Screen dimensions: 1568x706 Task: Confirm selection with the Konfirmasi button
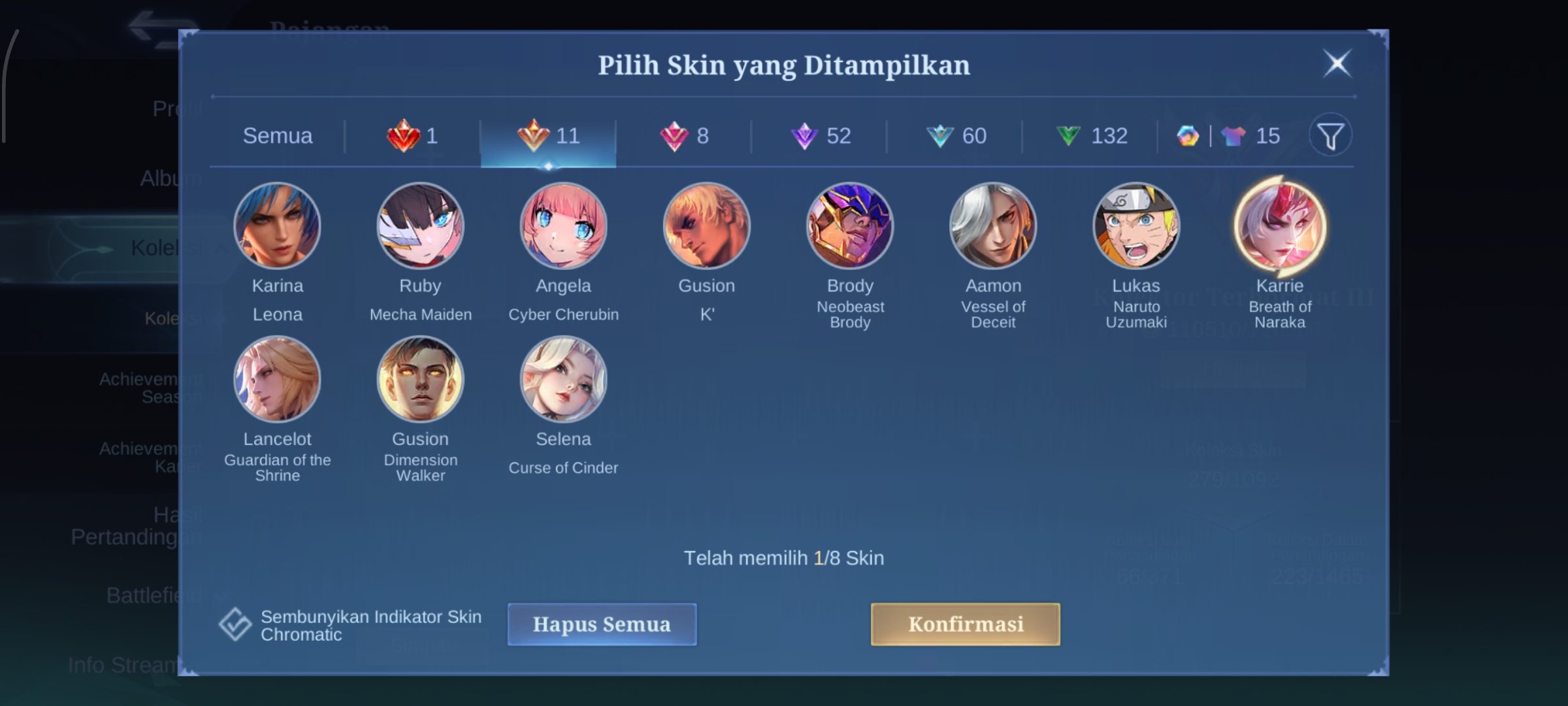click(x=965, y=624)
